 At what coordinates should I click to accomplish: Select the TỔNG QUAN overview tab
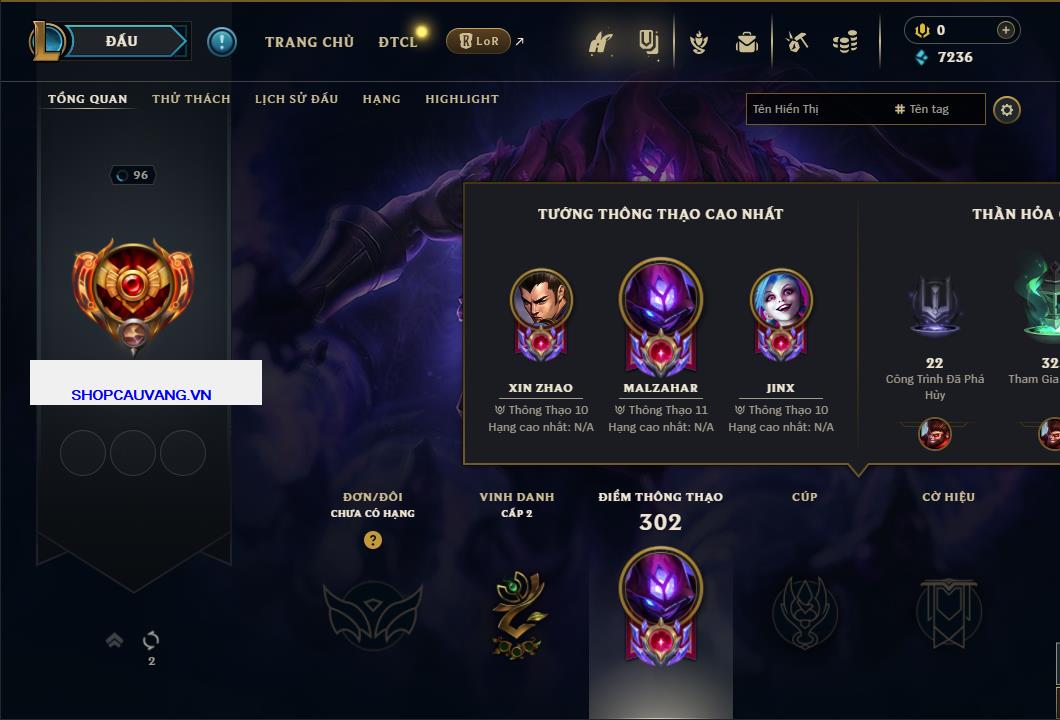(88, 99)
